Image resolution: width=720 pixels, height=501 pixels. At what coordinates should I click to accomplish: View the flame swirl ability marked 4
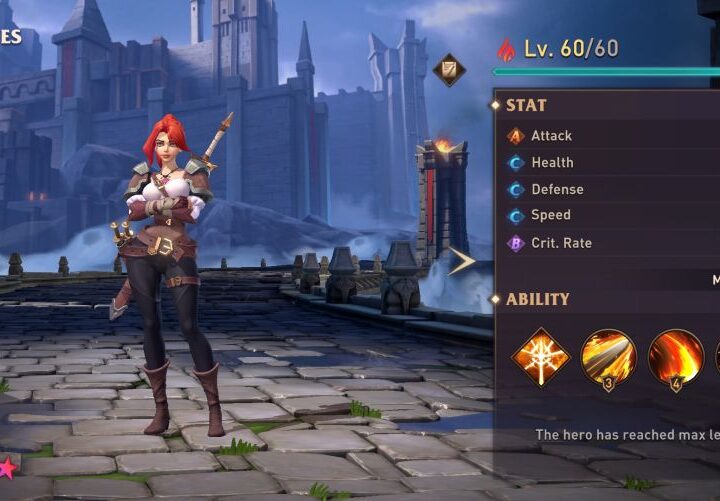pos(676,357)
